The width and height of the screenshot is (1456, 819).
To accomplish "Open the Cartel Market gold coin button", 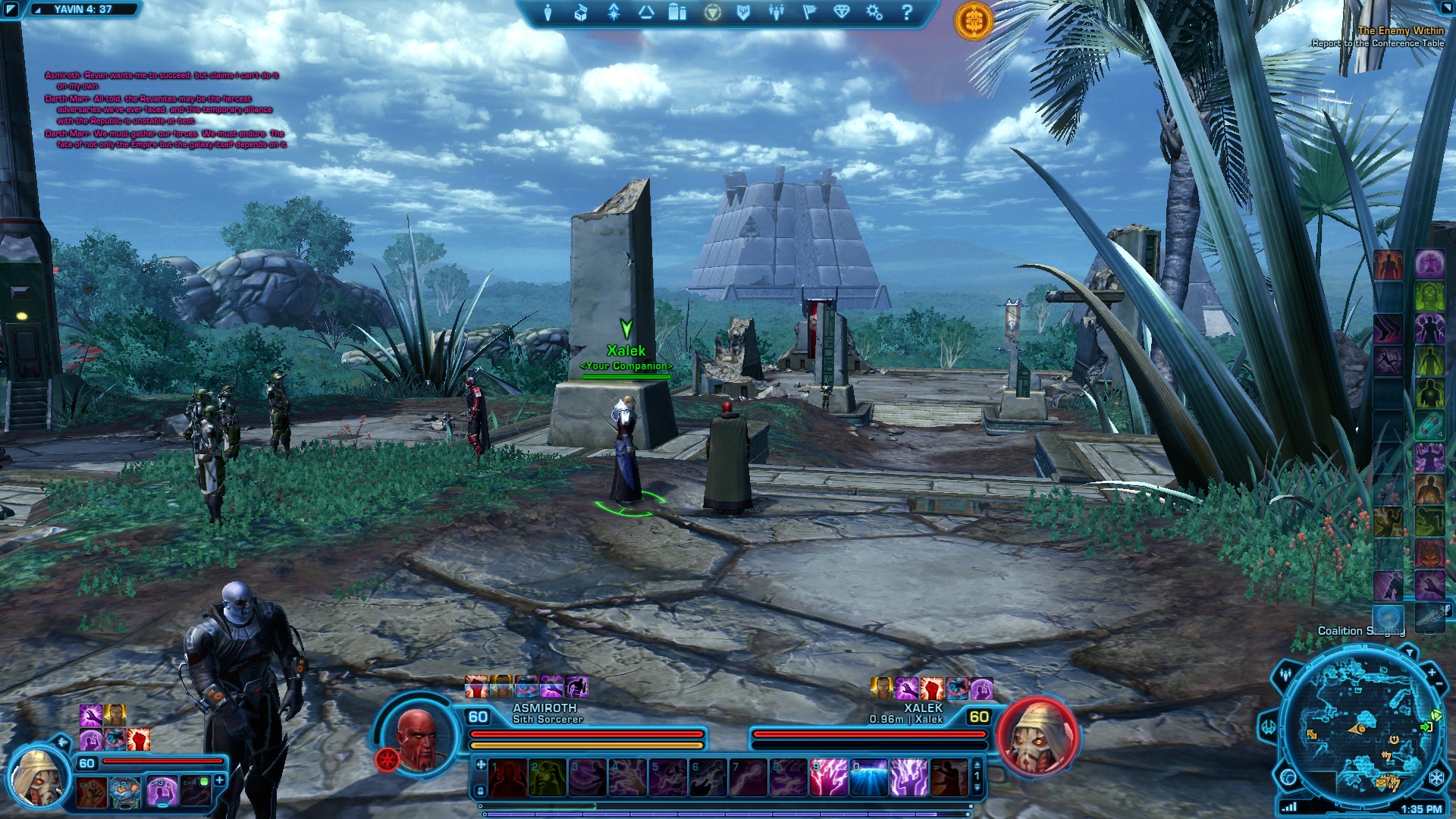I will coord(974,20).
